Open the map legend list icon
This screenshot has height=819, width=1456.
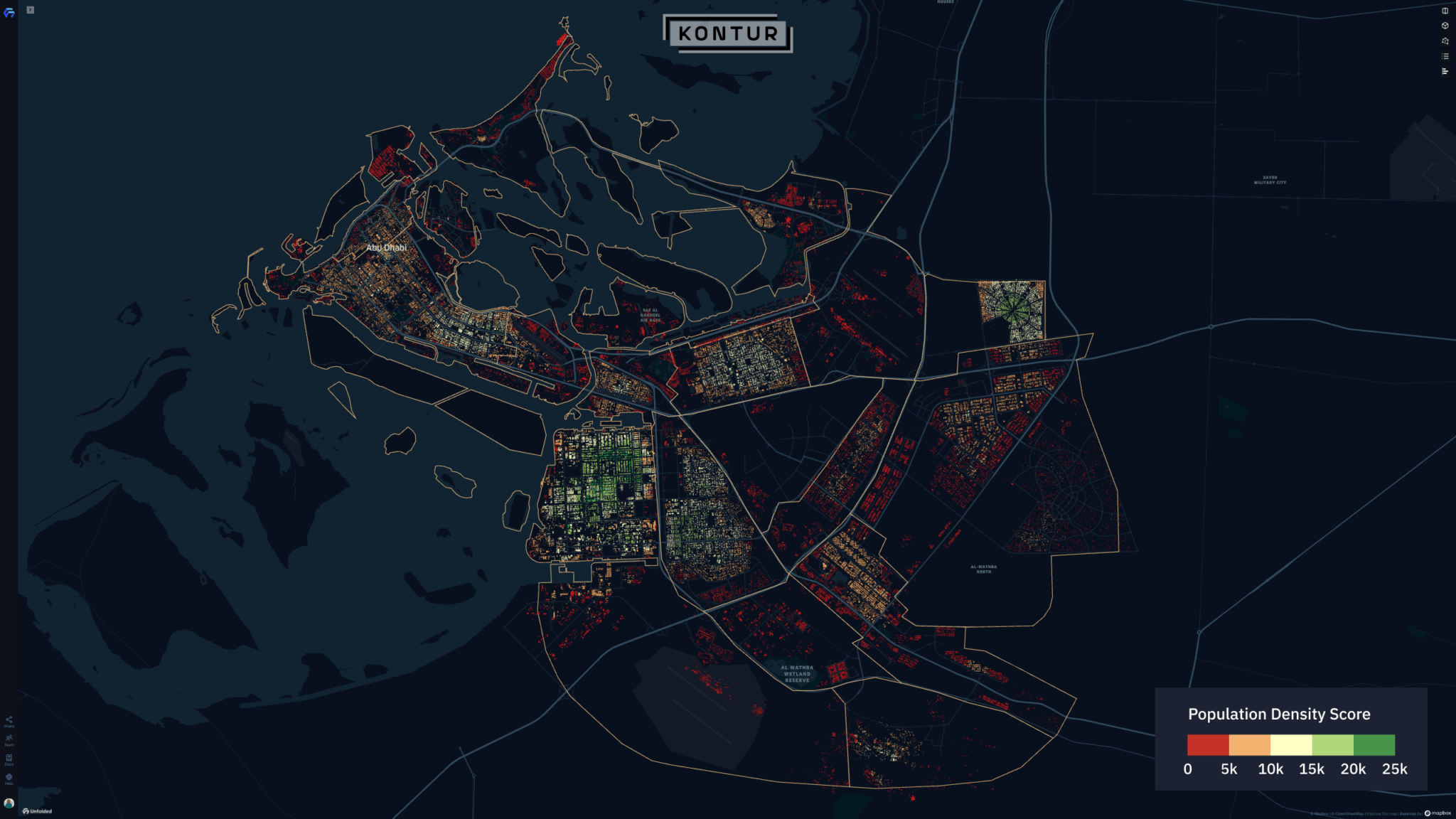[1445, 56]
